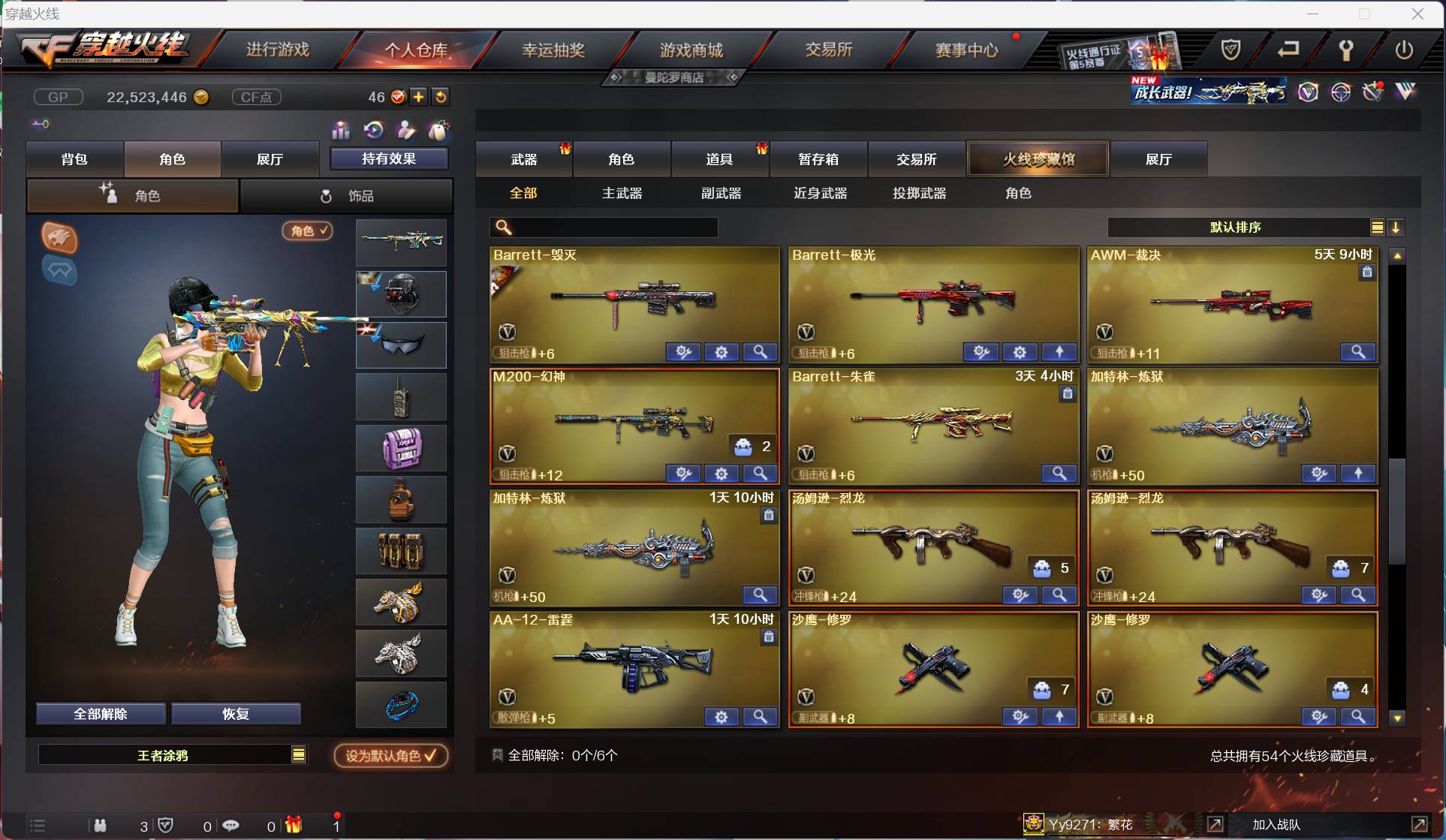This screenshot has width=1446, height=840.
Task: Click the replay icon above the character panel
Action: click(x=374, y=131)
